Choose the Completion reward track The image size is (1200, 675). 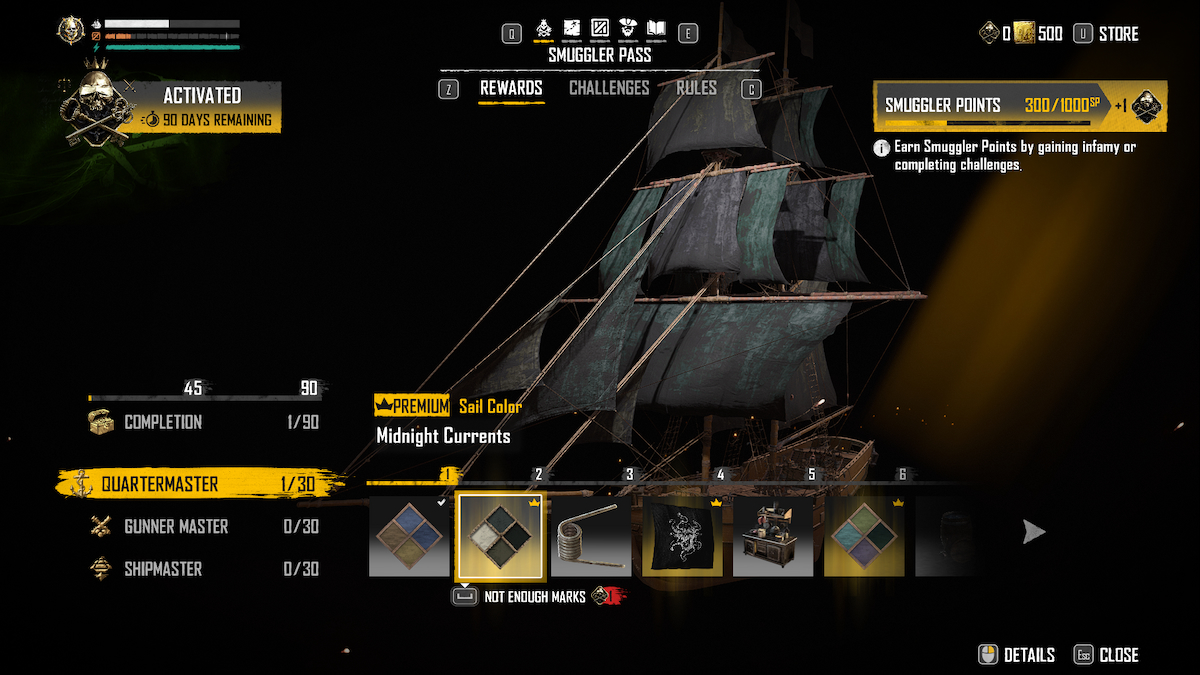coord(163,422)
